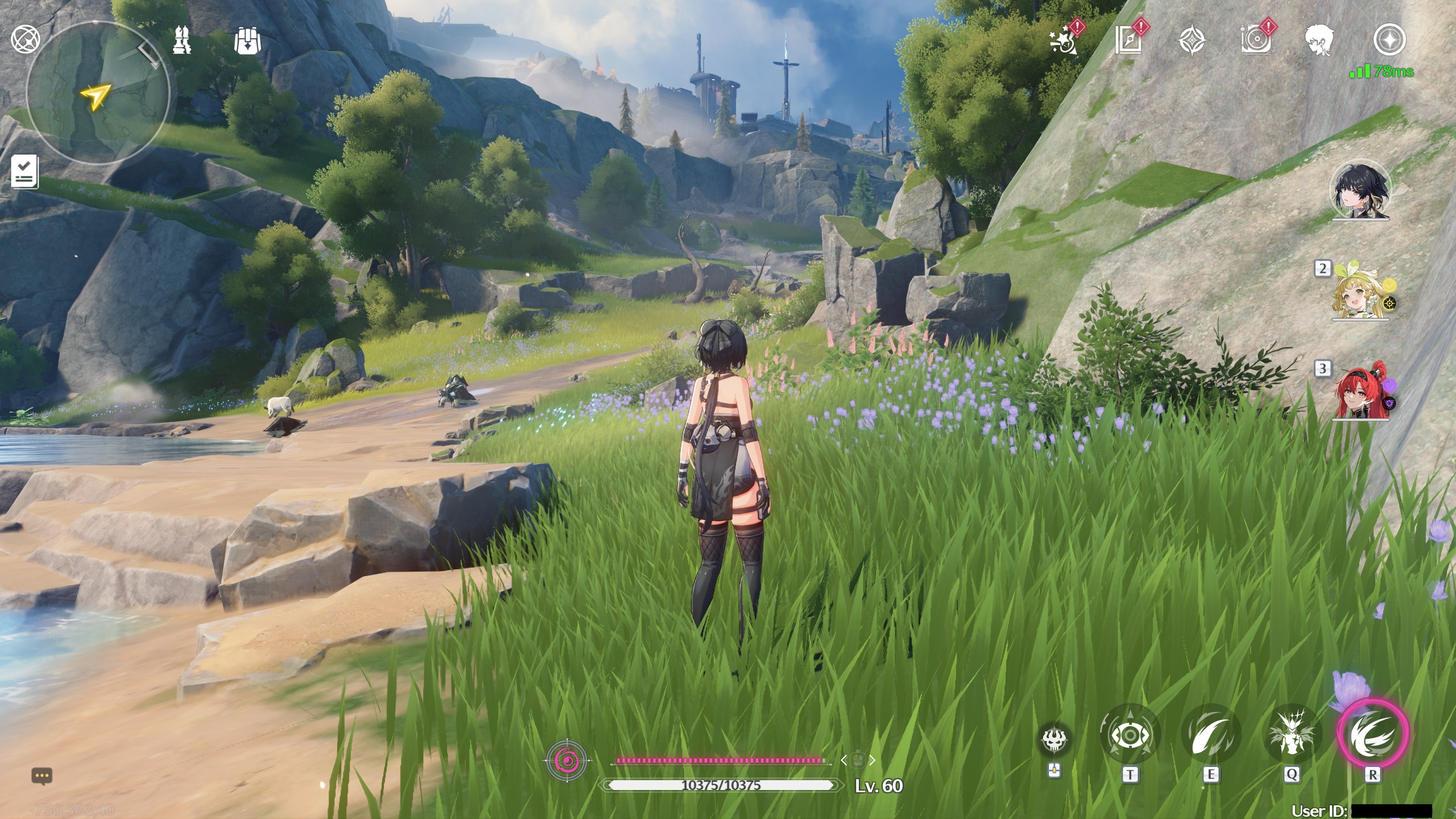The height and width of the screenshot is (819, 1456).
Task: Trigger the winged armor Echo skill
Action: 1291,736
